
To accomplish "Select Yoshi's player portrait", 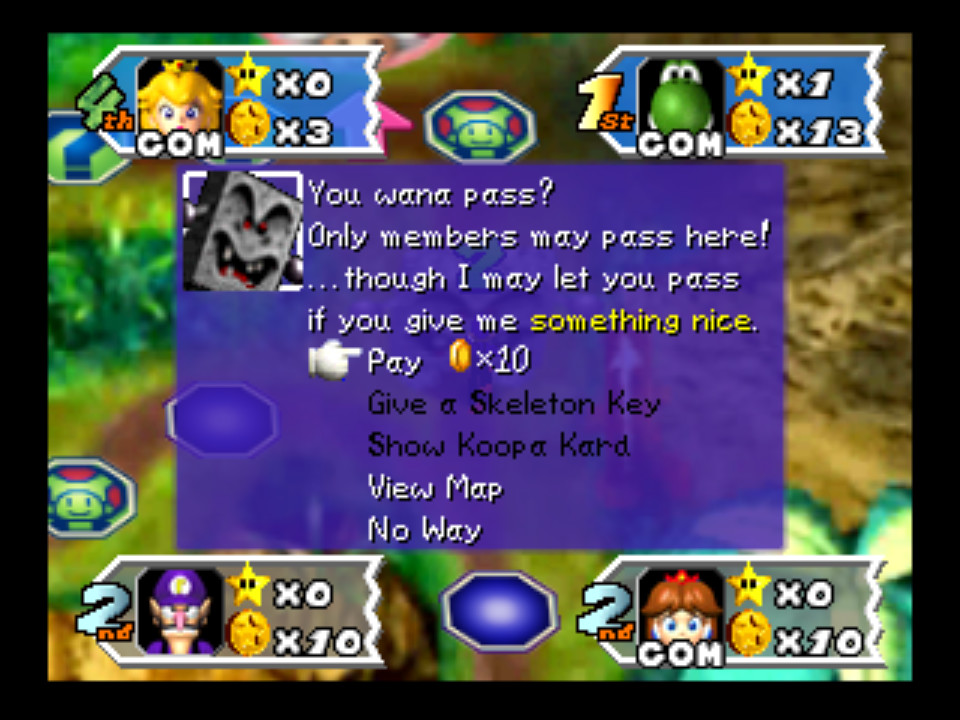I will tap(680, 100).
